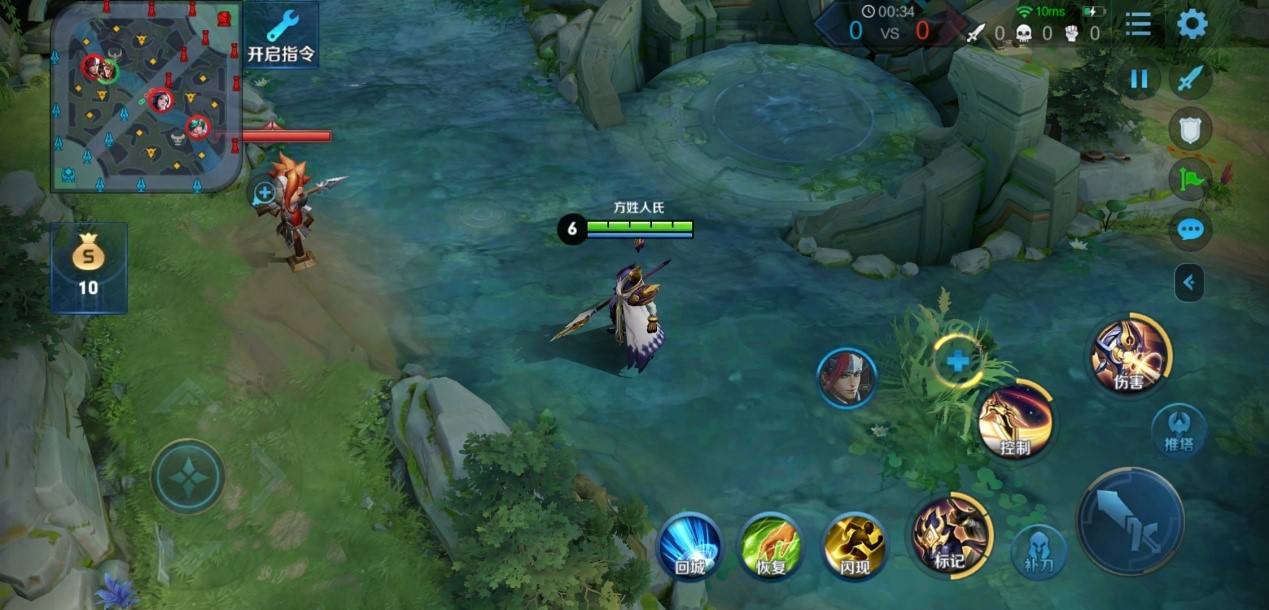The width and height of the screenshot is (1269, 610).
Task: Open the gear settings menu
Action: pos(1192,24)
